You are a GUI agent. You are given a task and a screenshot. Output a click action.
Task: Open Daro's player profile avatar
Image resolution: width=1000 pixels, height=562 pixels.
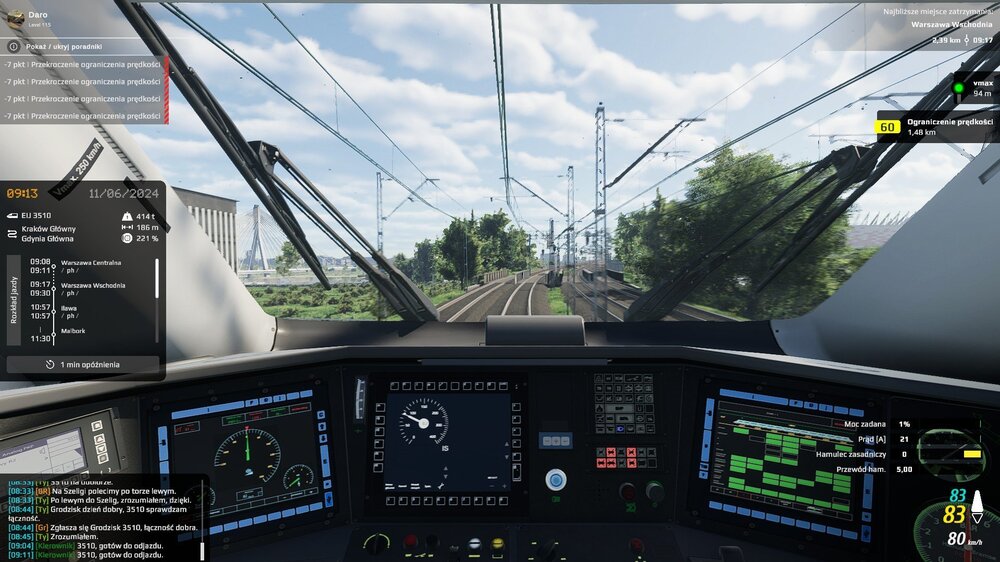pyautogui.click(x=13, y=19)
